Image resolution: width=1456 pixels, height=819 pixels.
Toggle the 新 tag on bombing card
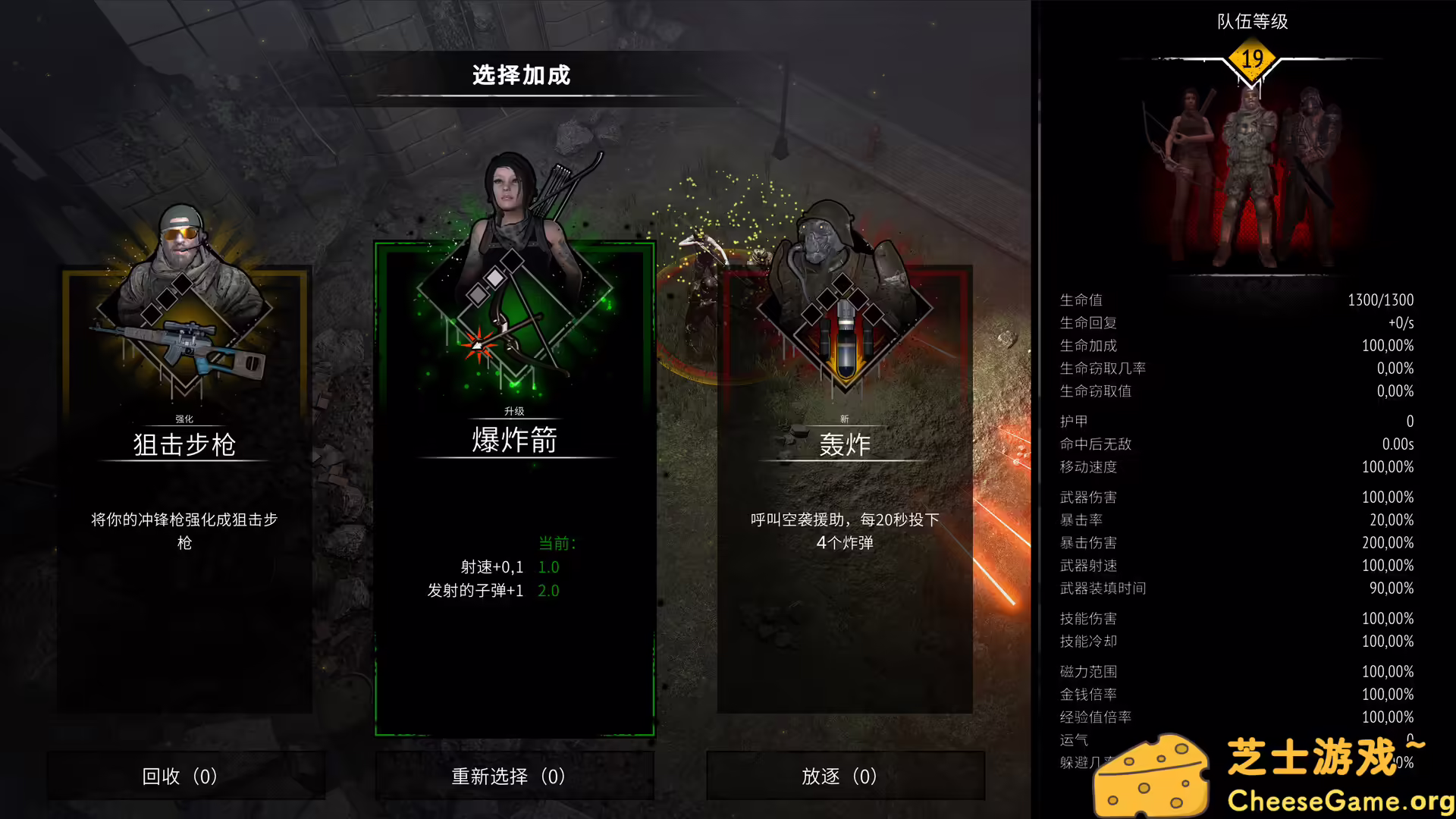844,419
